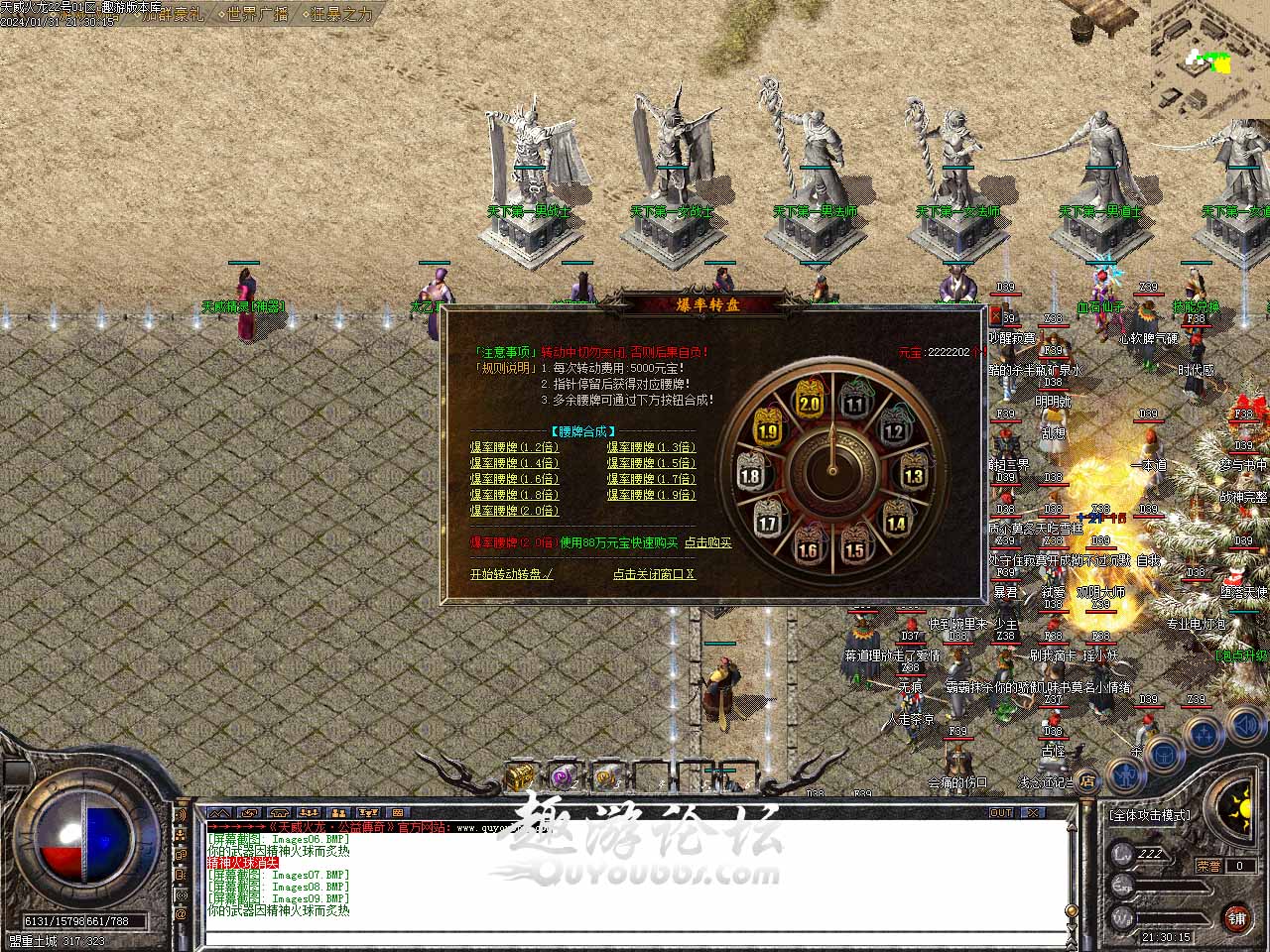Toggle sound with the speaker button
Viewport: 1270px width, 952px height.
[x=1244, y=725]
